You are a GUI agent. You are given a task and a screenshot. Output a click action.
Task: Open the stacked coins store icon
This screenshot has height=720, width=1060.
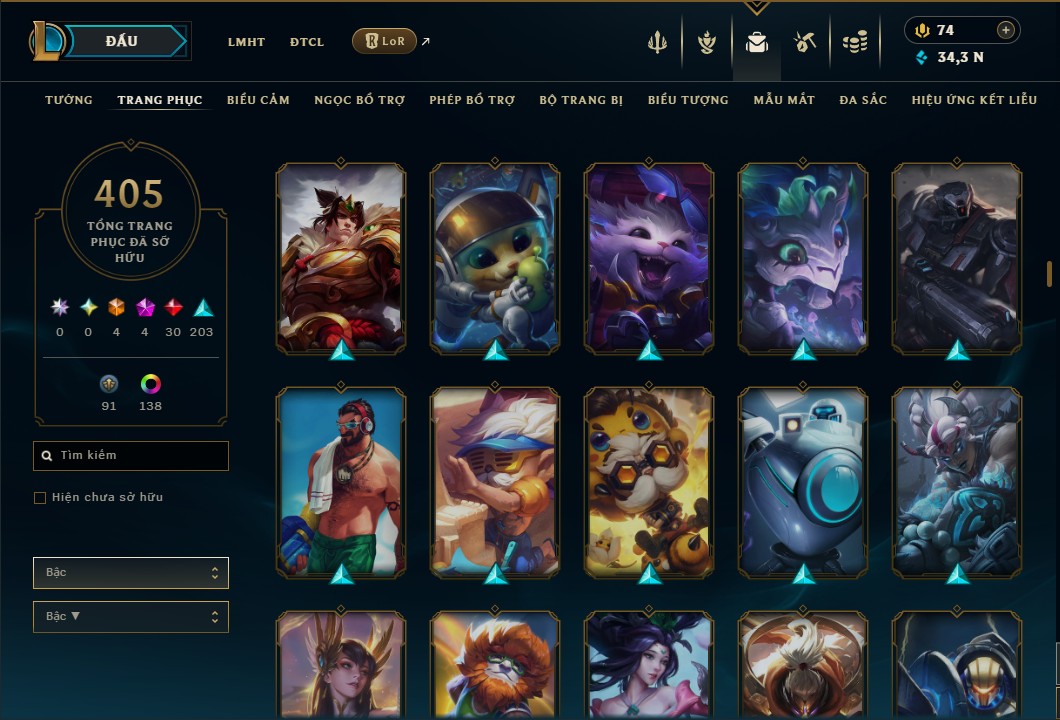tap(854, 42)
